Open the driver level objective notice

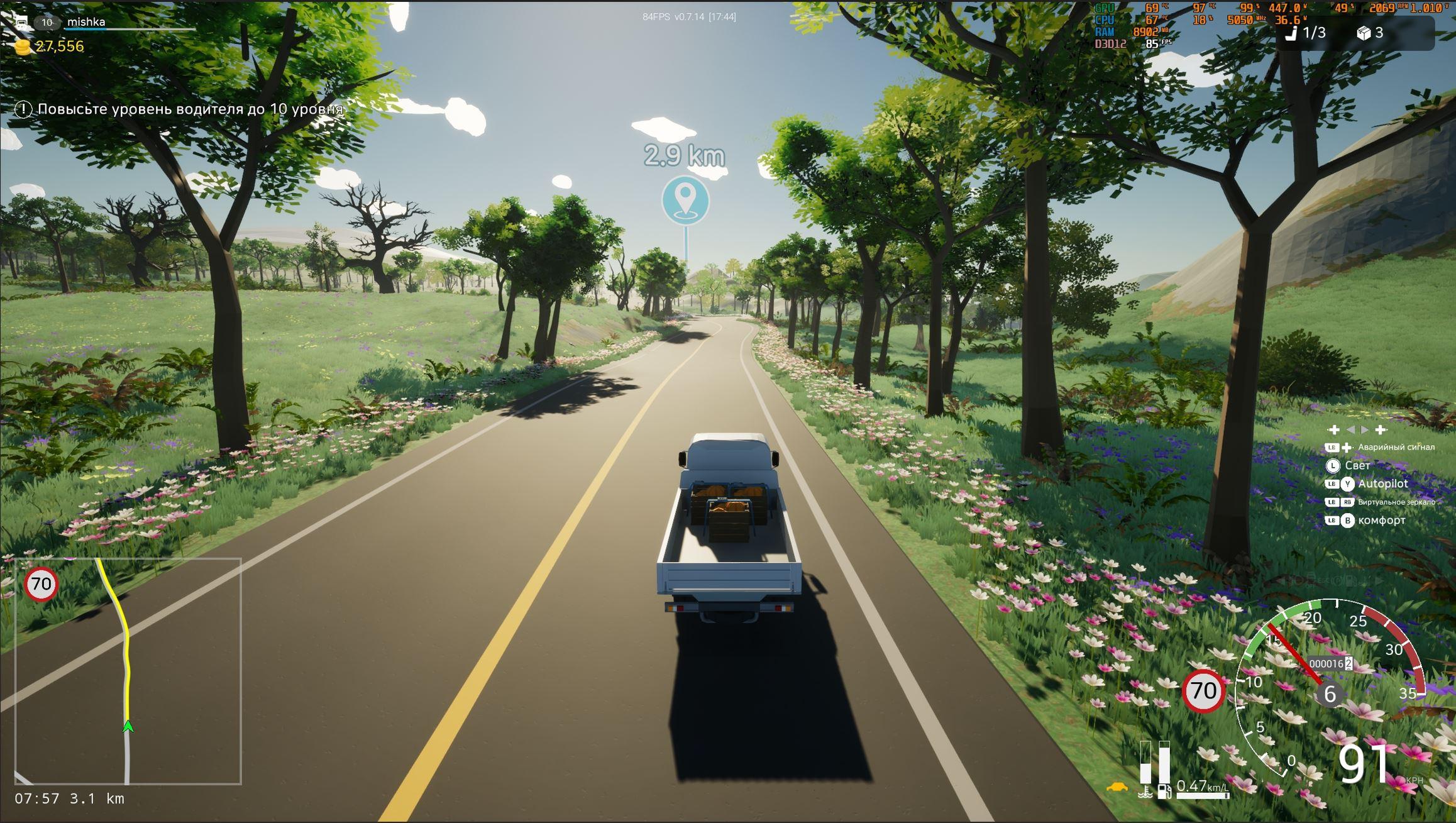pos(180,109)
